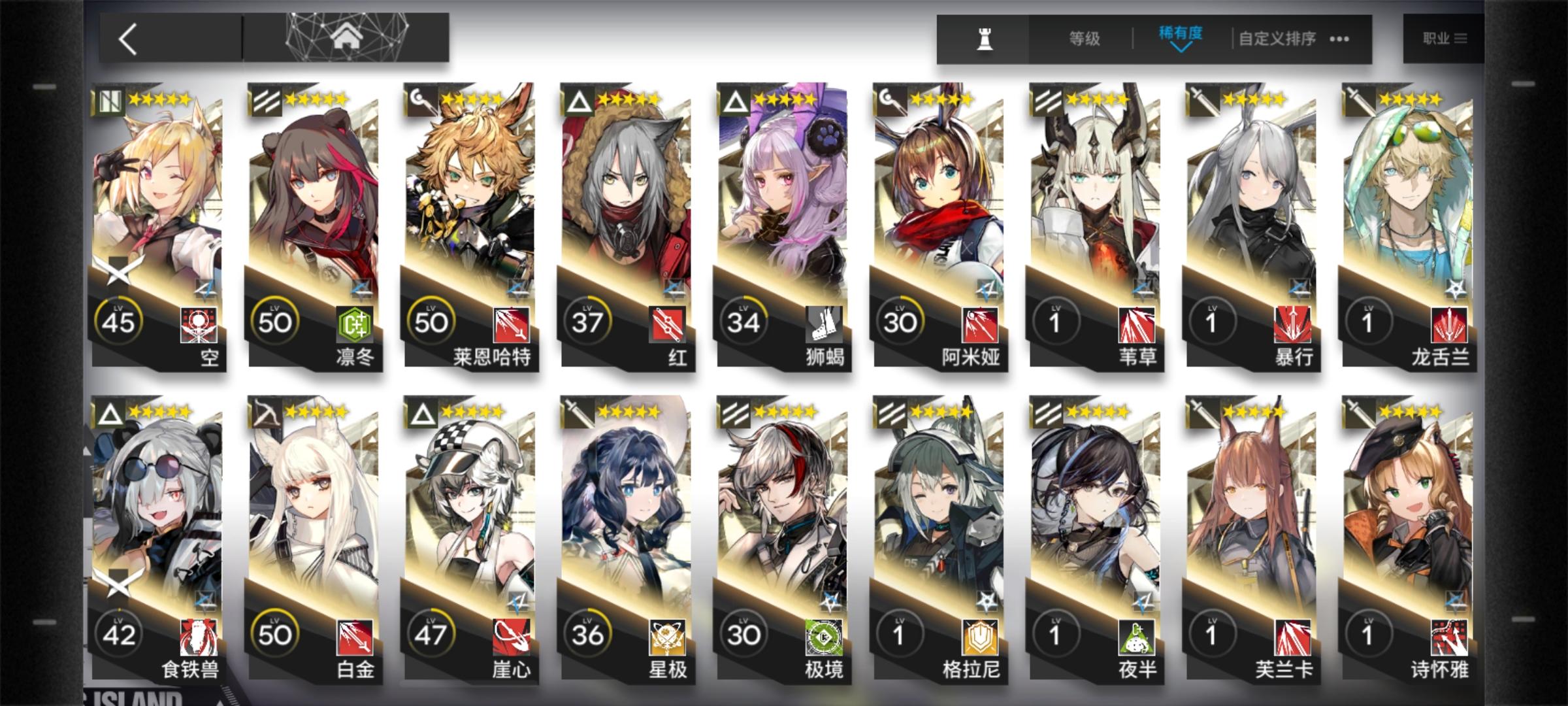Click the home network icon at the top
1568x706 pixels.
[x=348, y=36]
